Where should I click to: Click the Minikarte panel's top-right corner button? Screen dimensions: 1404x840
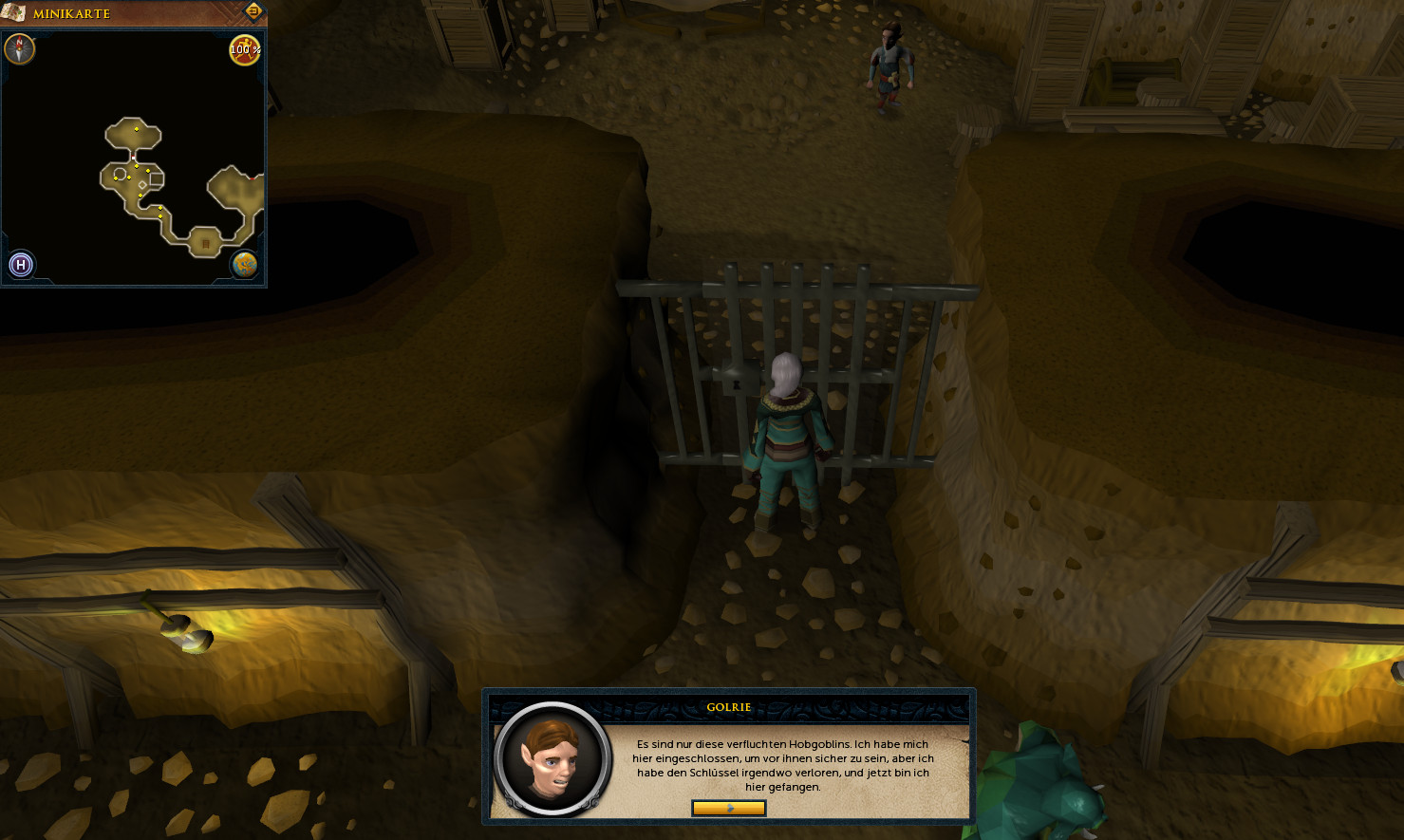pos(253,11)
